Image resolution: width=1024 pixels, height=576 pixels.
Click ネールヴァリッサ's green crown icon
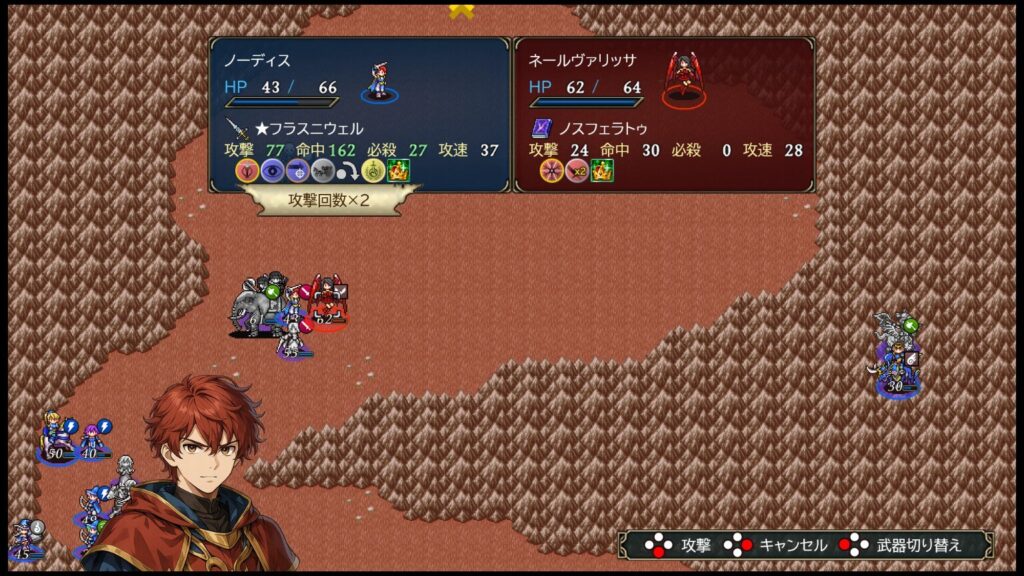point(602,171)
